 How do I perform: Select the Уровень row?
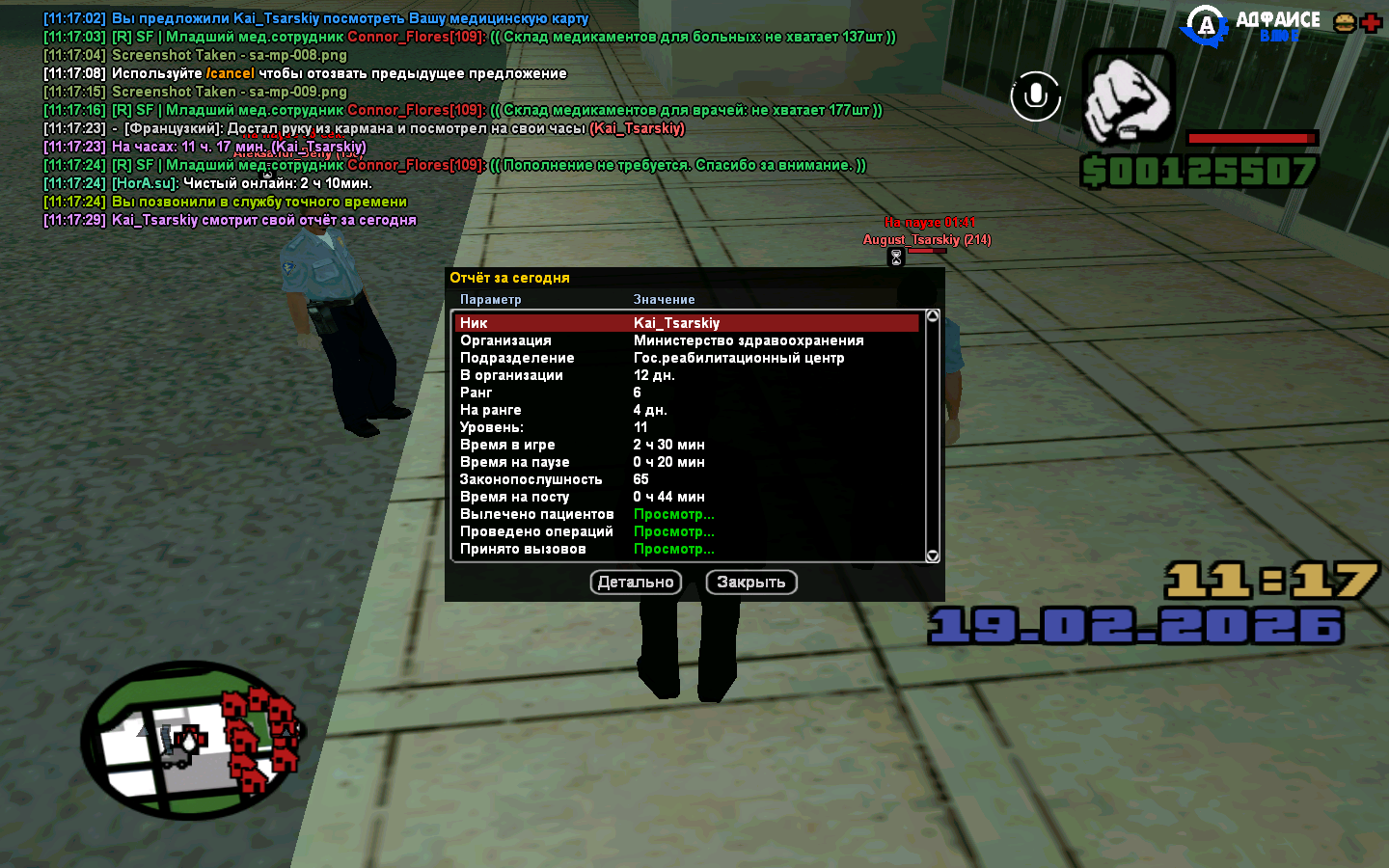686,427
